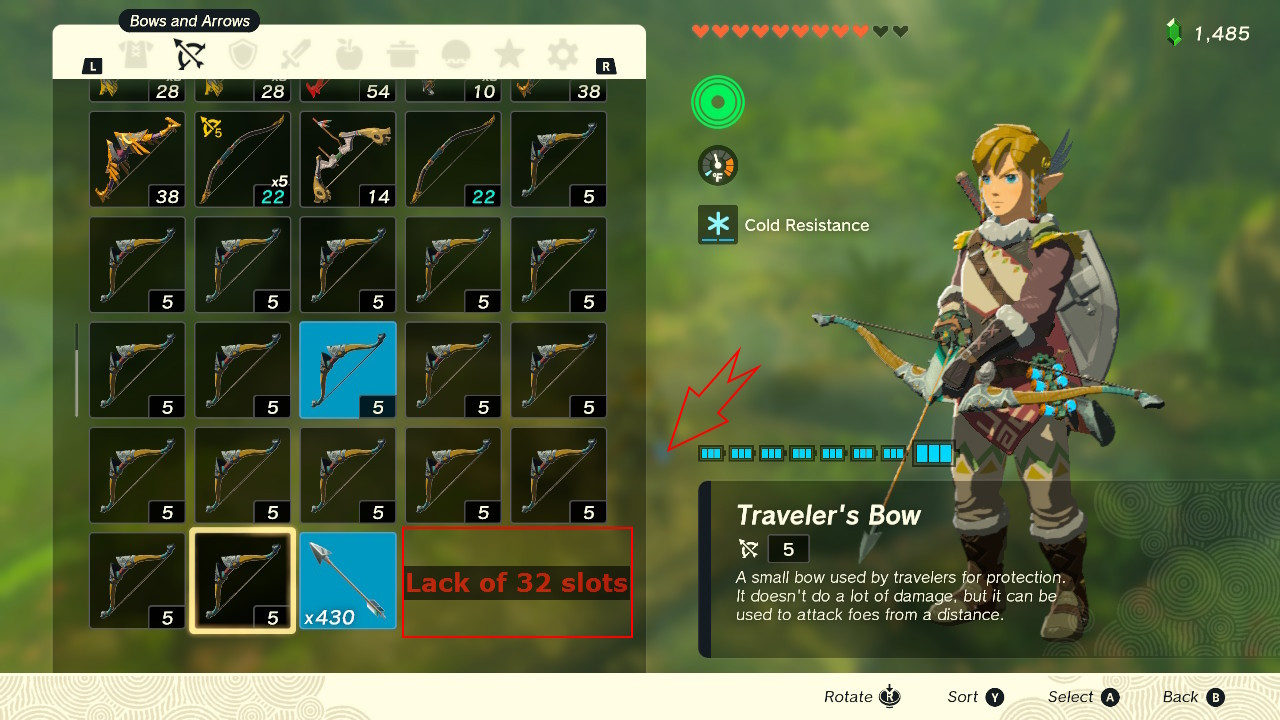The height and width of the screenshot is (720, 1280).
Task: Select the x430 arrow stack
Action: pos(347,580)
